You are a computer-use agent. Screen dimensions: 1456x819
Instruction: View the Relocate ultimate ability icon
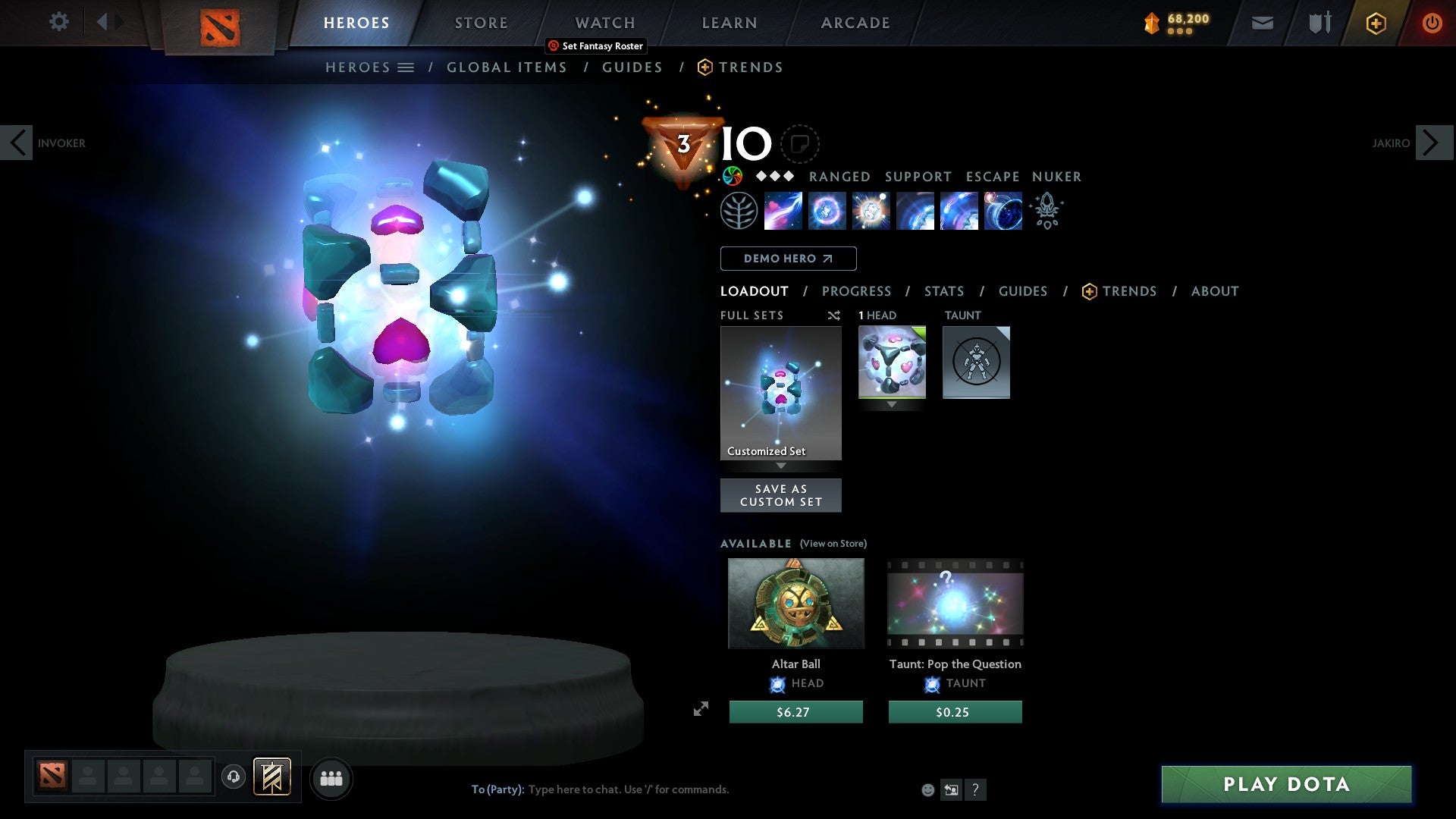coord(1003,211)
